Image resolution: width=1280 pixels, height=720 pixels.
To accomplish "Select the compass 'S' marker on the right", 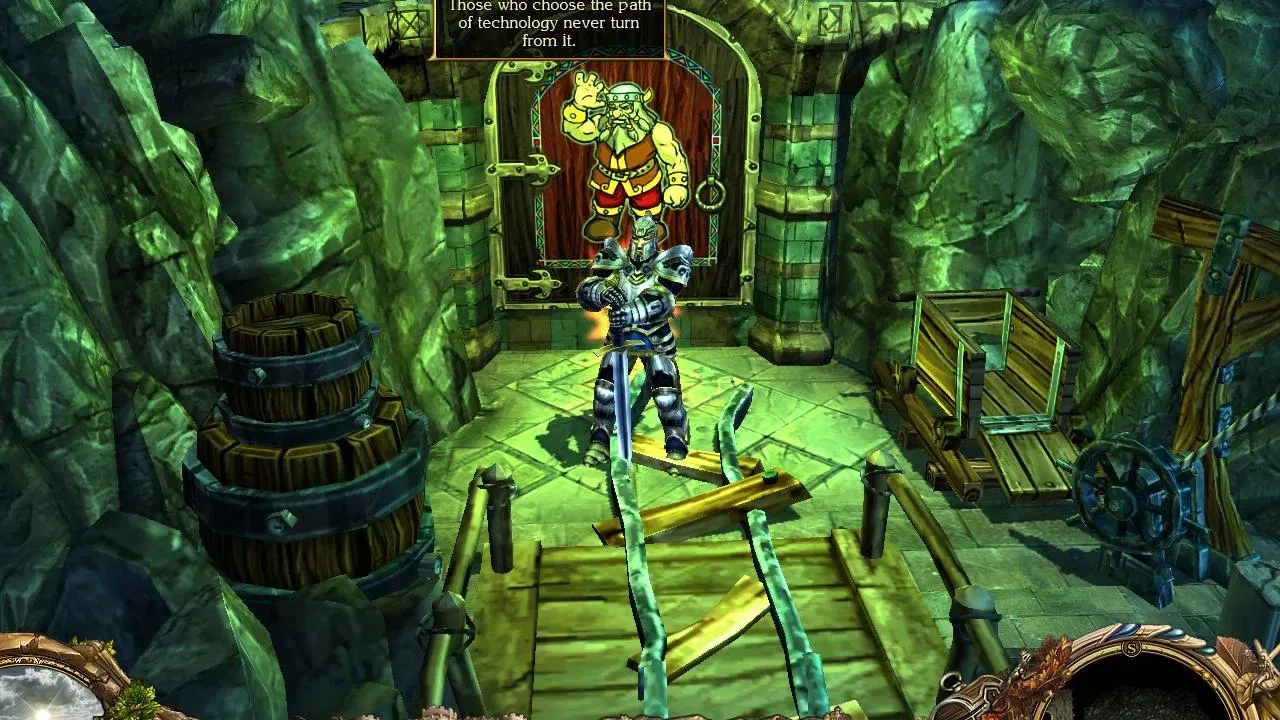I will coord(1132,648).
